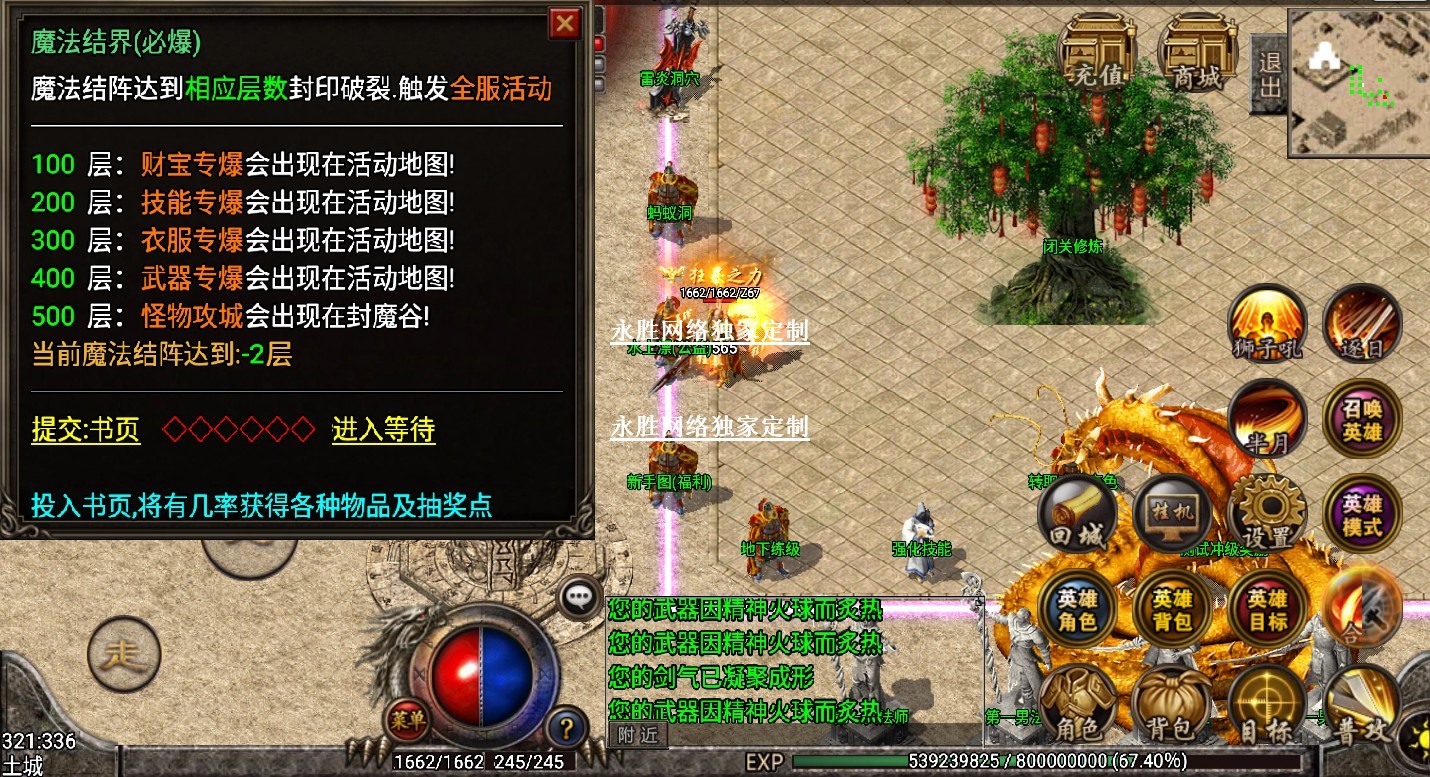Open the 充值 recharge shop
The width and height of the screenshot is (1430, 777).
pos(1098,52)
